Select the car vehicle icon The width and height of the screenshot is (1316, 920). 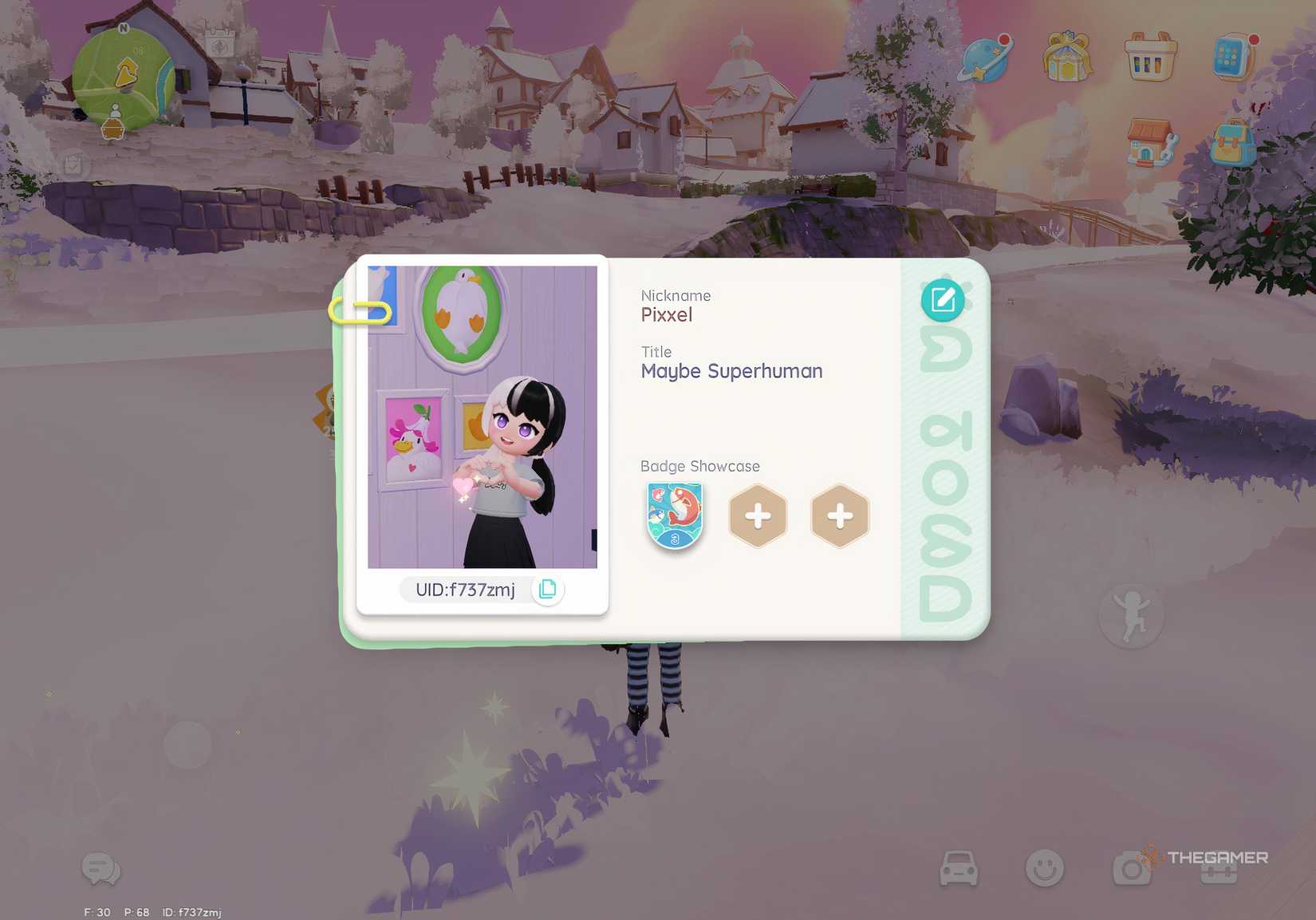960,868
